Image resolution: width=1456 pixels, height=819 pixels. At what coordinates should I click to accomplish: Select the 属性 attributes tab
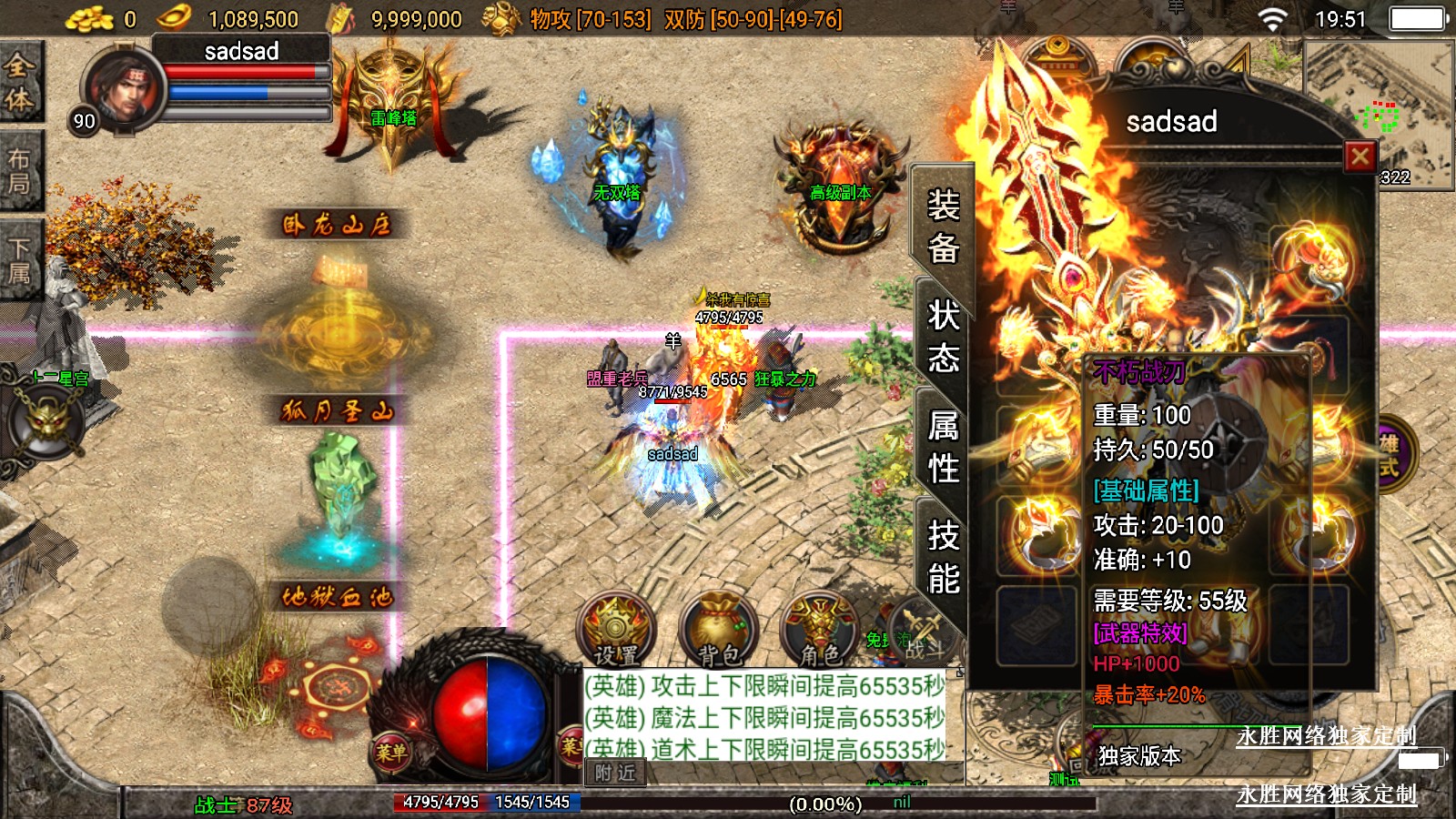[x=944, y=447]
